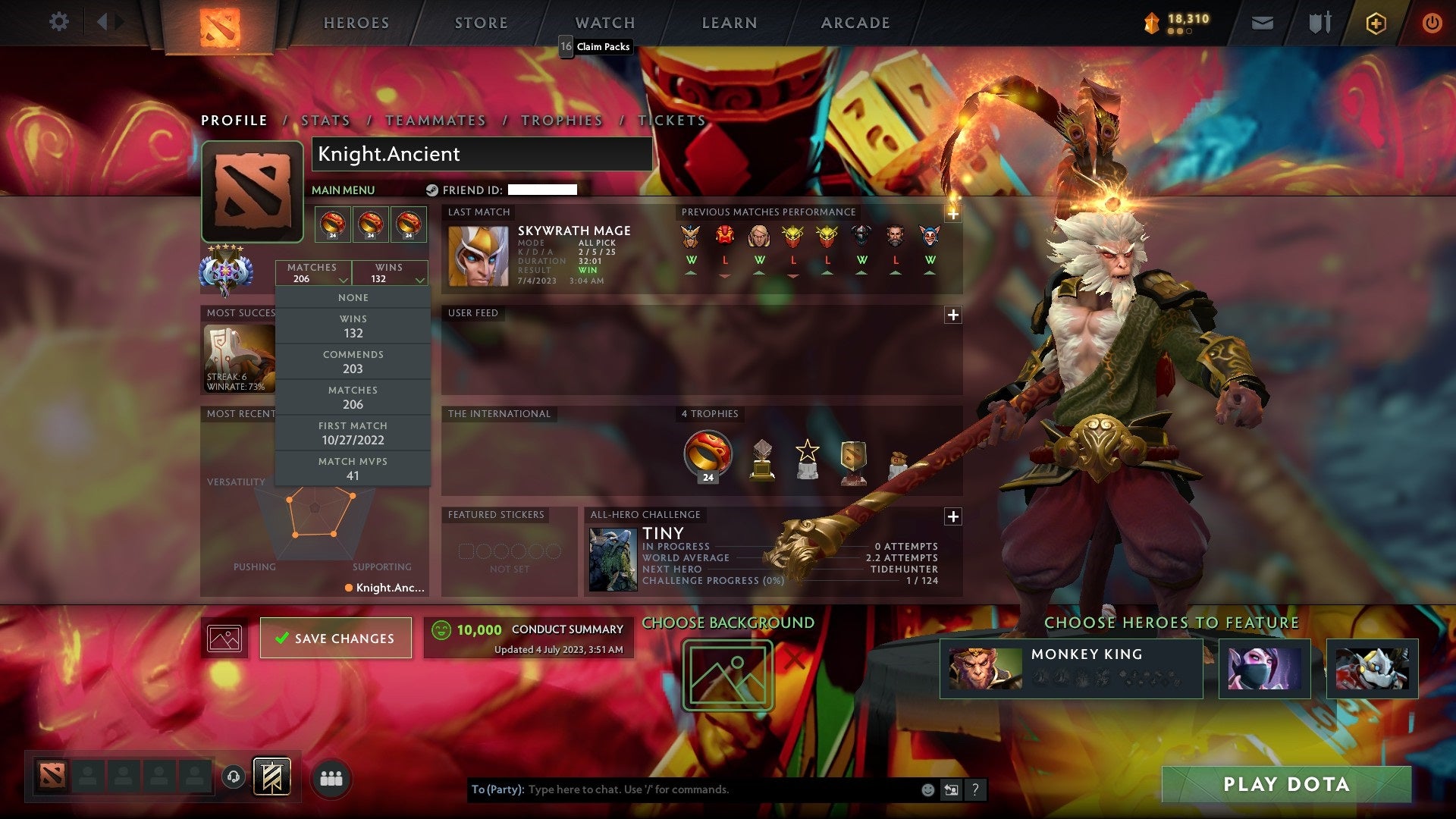Click SAVE CHANGES
1456x819 pixels.
335,638
